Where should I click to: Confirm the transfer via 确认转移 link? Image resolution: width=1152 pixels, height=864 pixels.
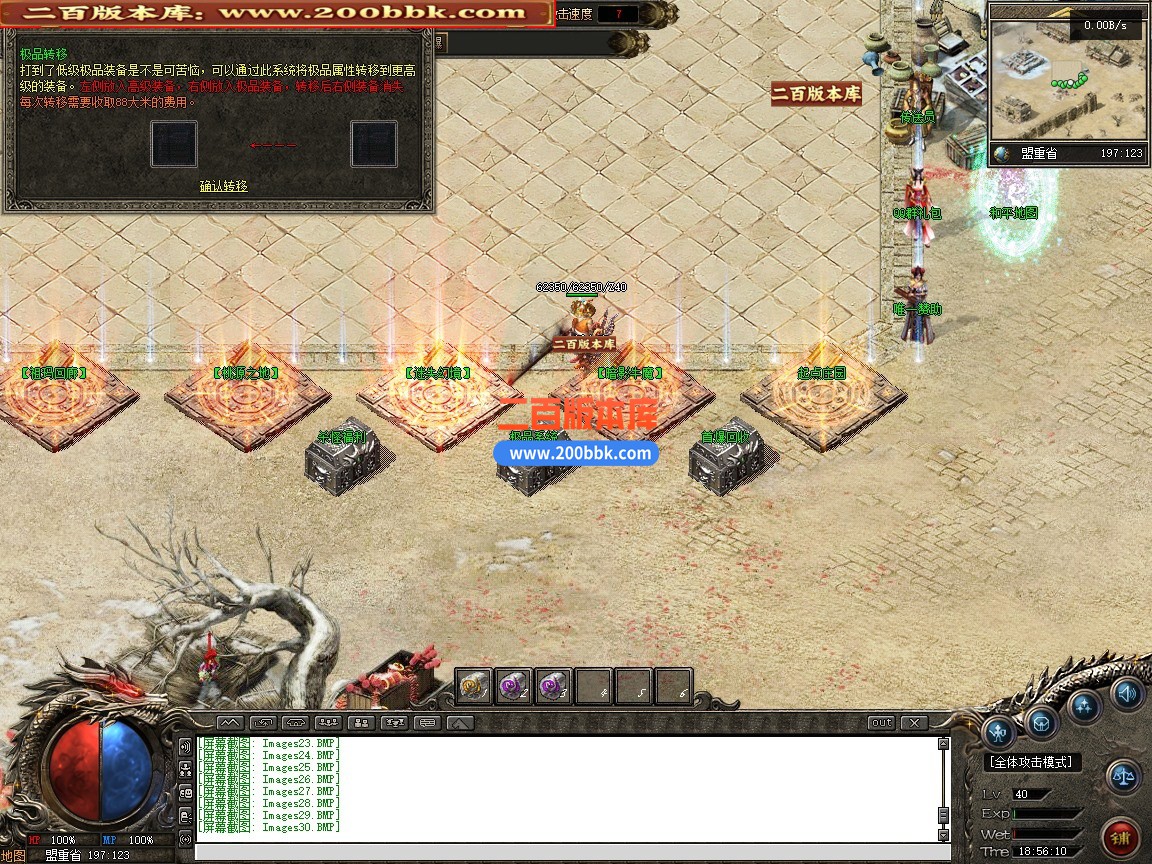pyautogui.click(x=223, y=186)
